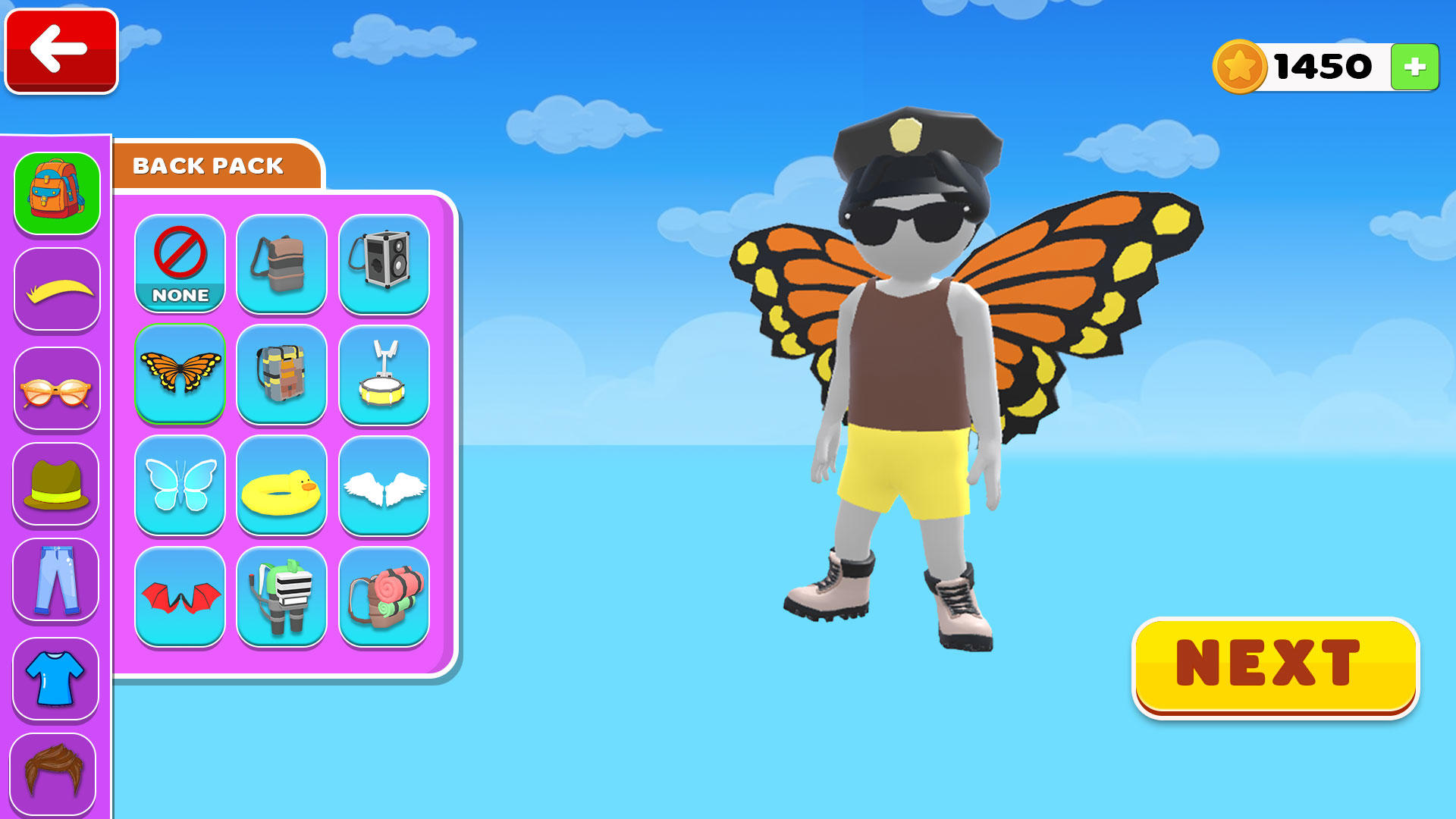Go back using the red arrow button
1456x819 pixels.
point(60,50)
